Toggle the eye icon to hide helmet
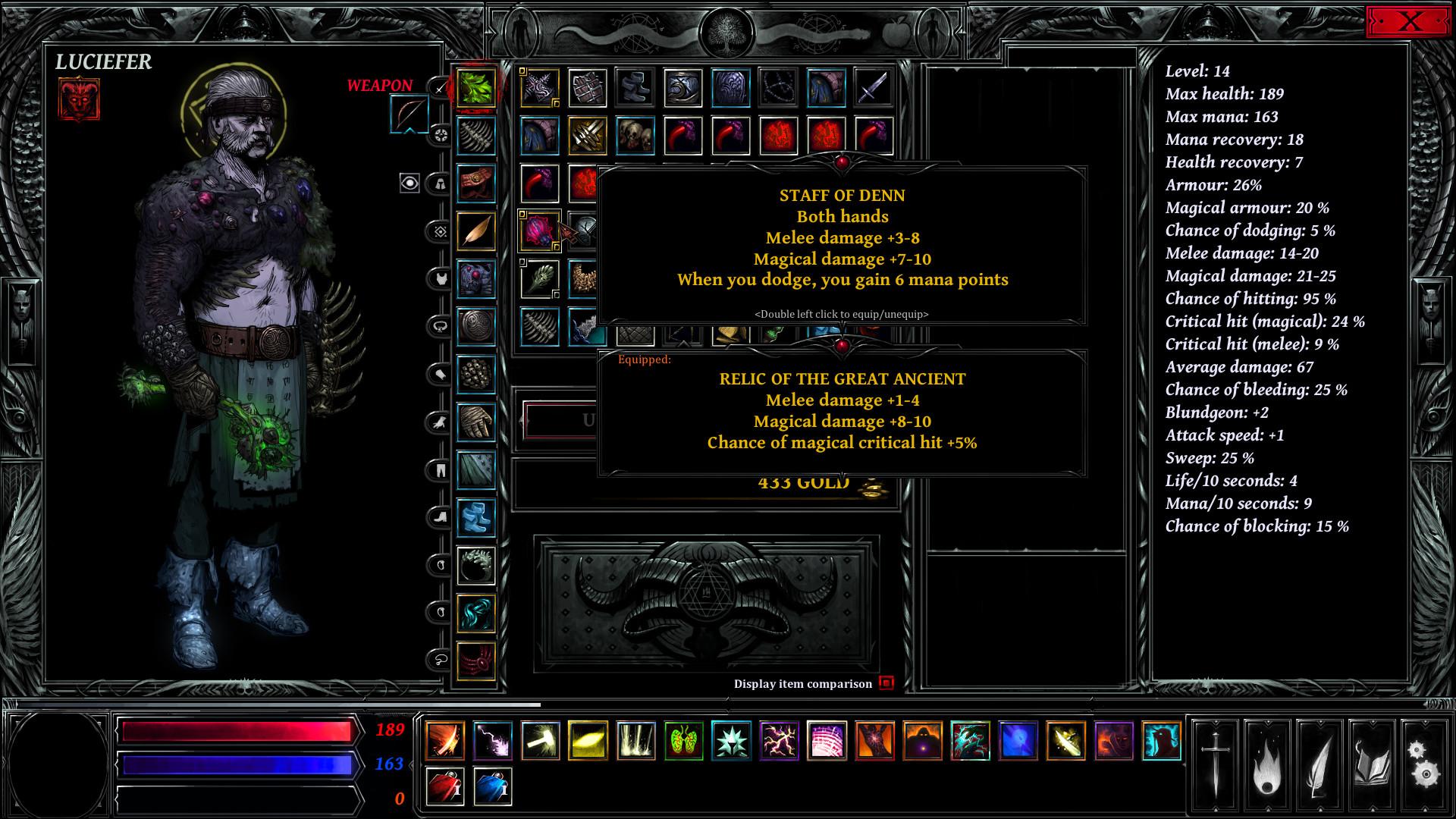This screenshot has width=1456, height=819. pyautogui.click(x=411, y=184)
